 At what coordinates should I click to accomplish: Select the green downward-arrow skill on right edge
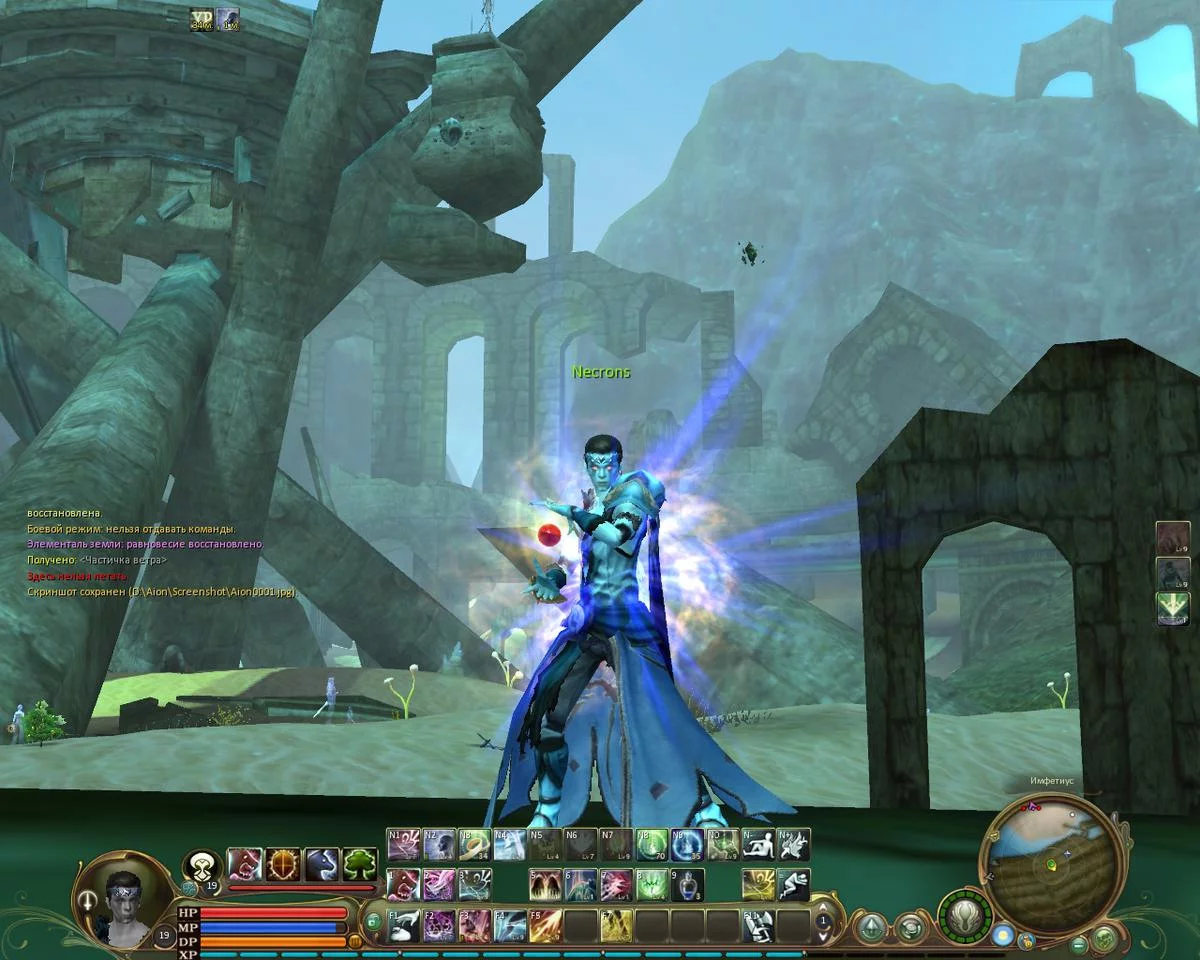tap(1173, 607)
